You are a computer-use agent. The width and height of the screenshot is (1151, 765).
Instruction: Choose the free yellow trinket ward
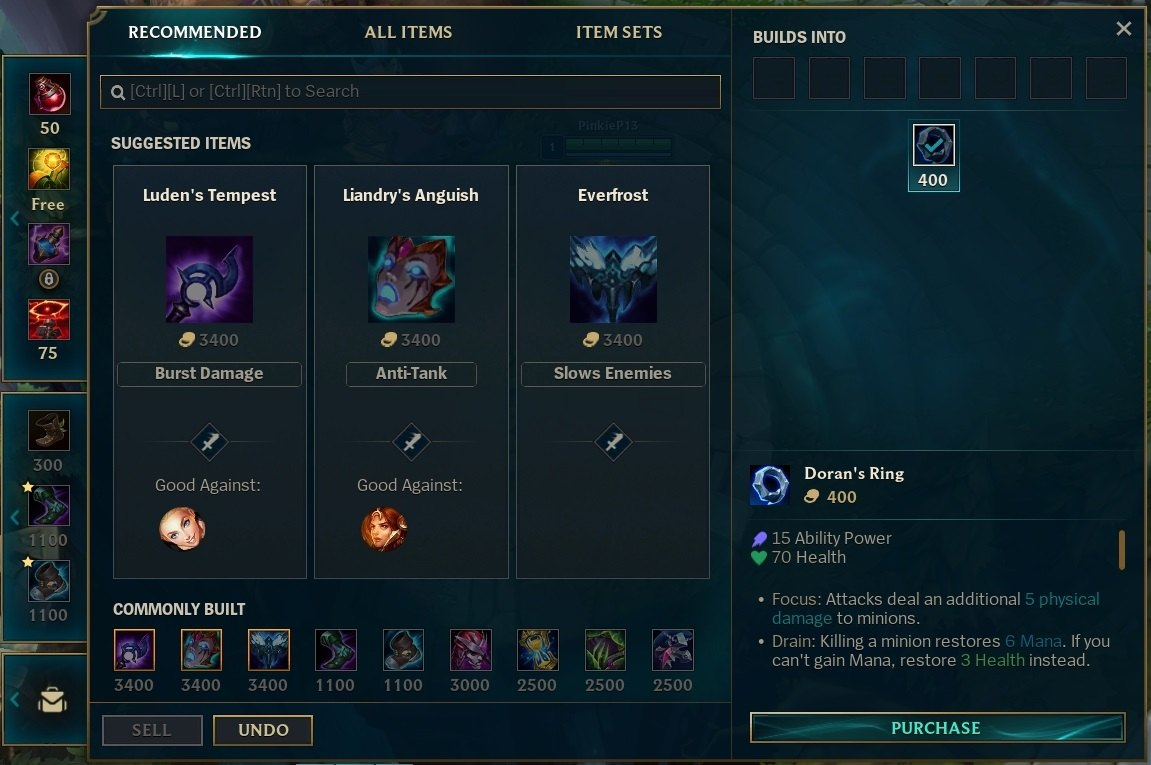49,170
